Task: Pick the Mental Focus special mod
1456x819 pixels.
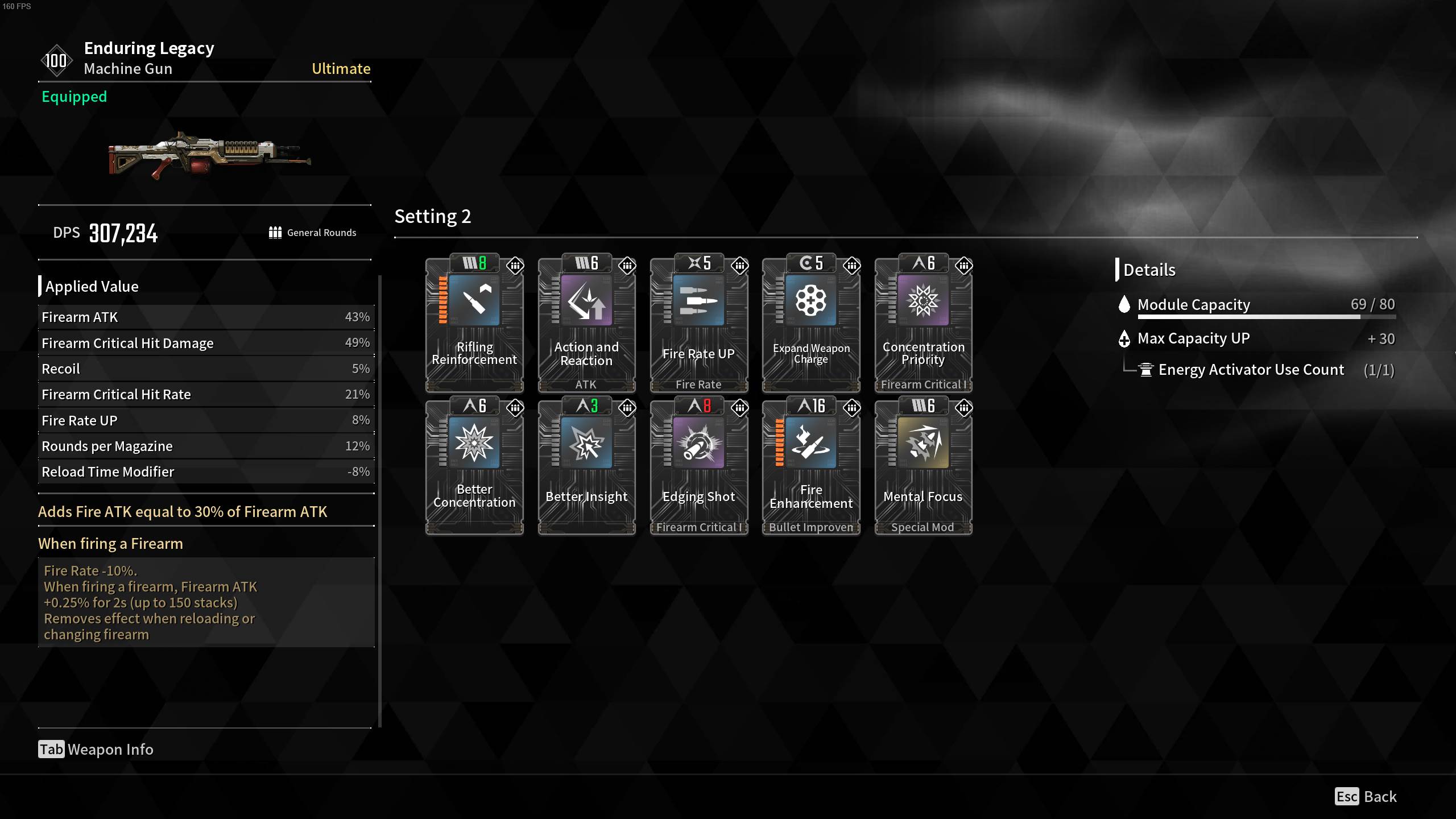Action: [923, 466]
